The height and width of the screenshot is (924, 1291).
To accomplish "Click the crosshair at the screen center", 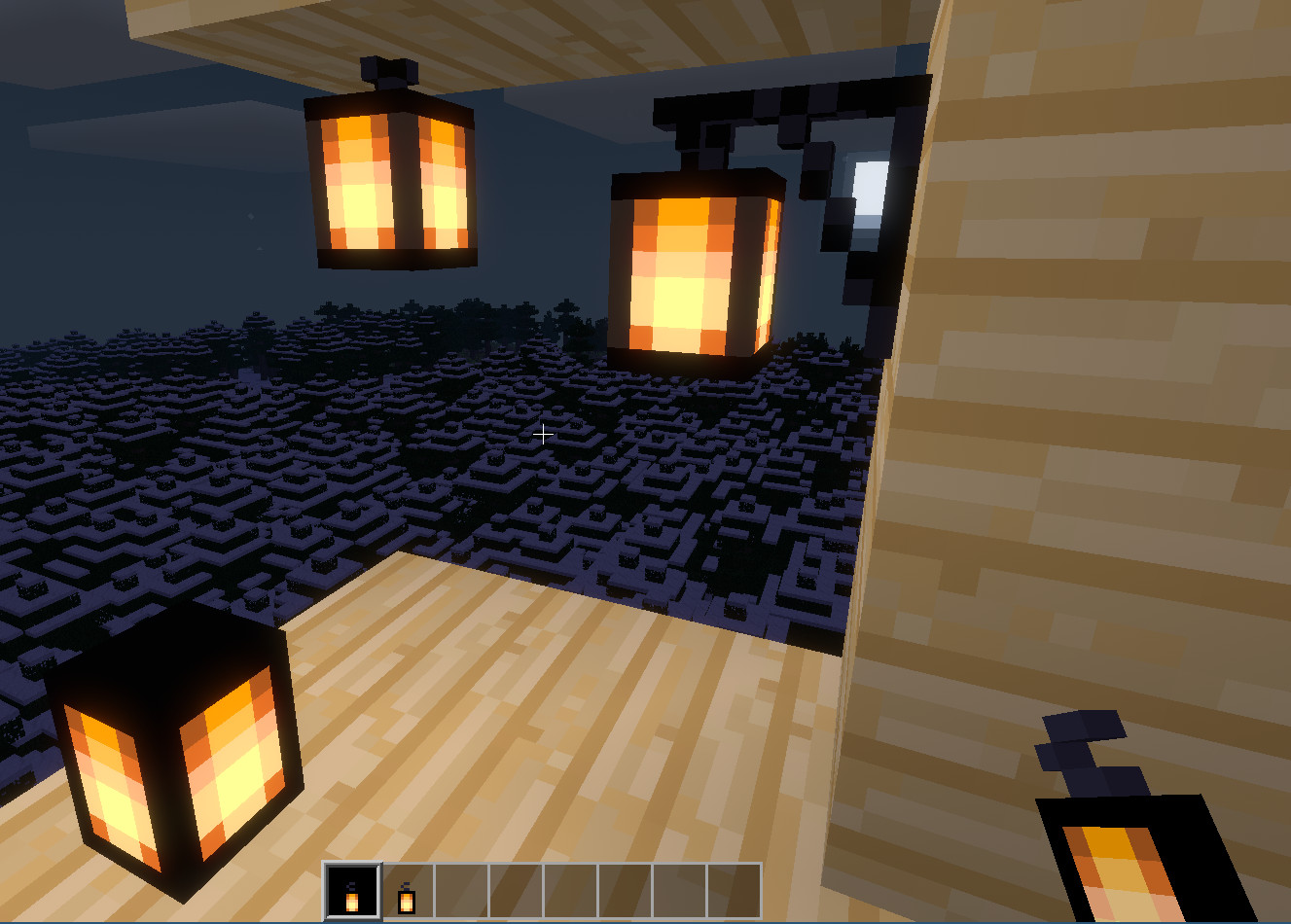I will pos(543,434).
